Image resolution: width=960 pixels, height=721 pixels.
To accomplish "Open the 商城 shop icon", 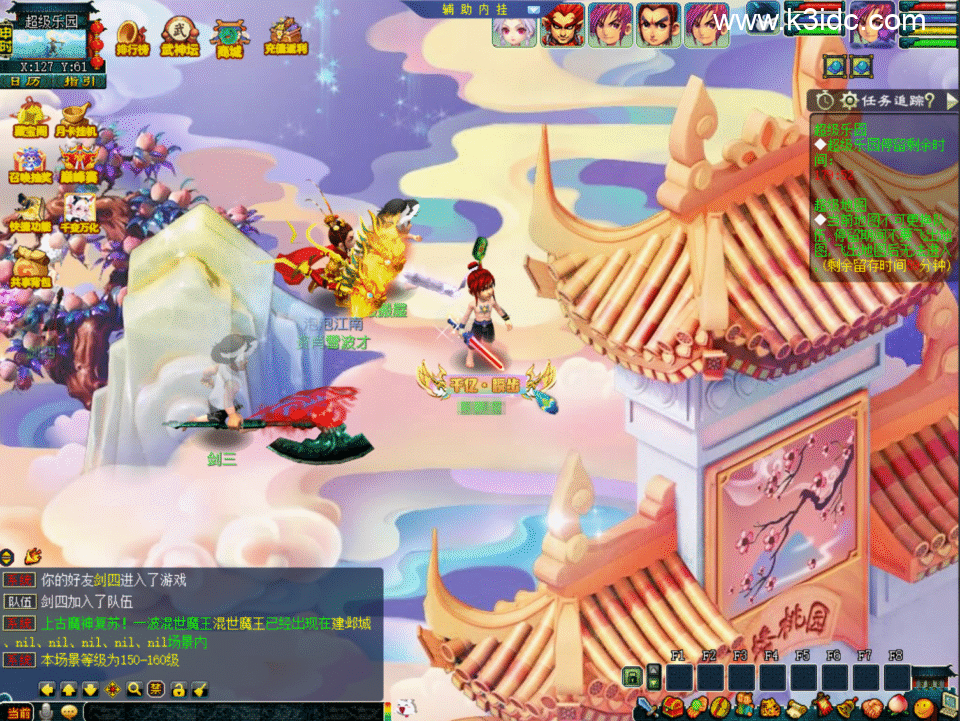I will coord(229,37).
